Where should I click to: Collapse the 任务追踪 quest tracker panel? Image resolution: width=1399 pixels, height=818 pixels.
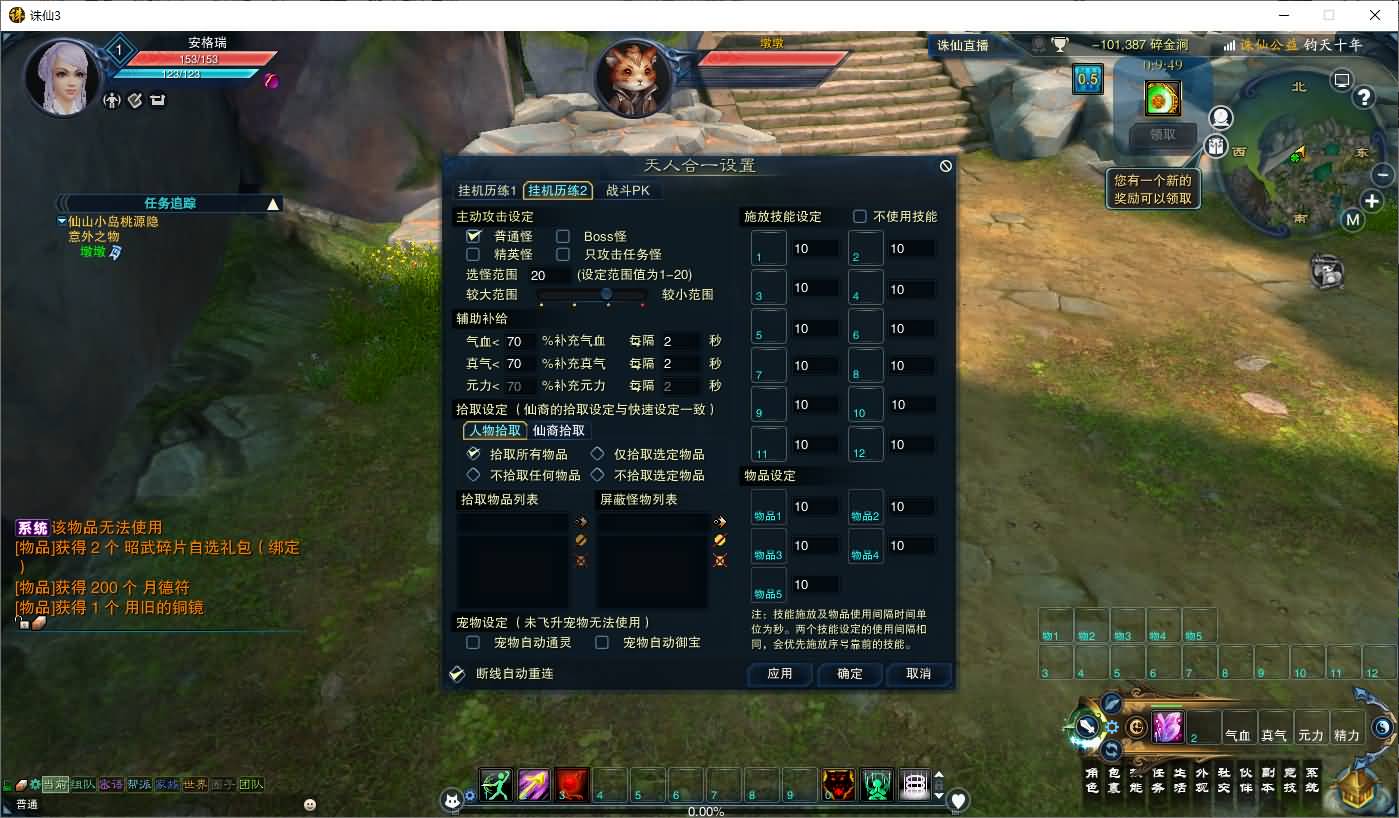(272, 201)
